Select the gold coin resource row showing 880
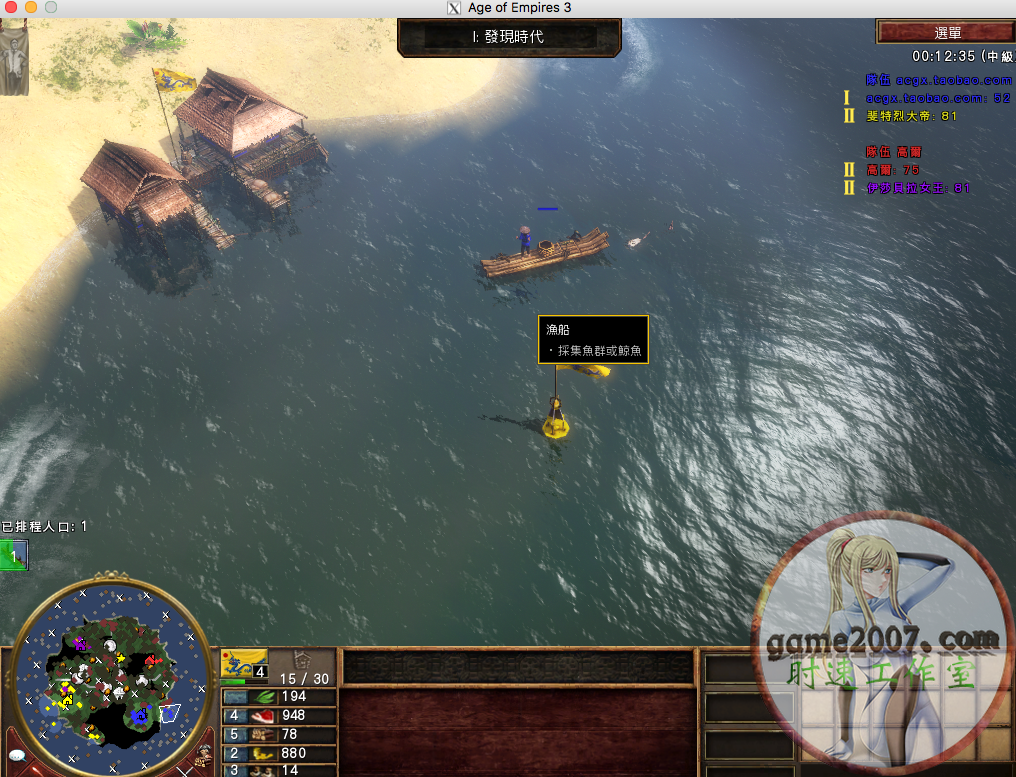 coord(278,753)
